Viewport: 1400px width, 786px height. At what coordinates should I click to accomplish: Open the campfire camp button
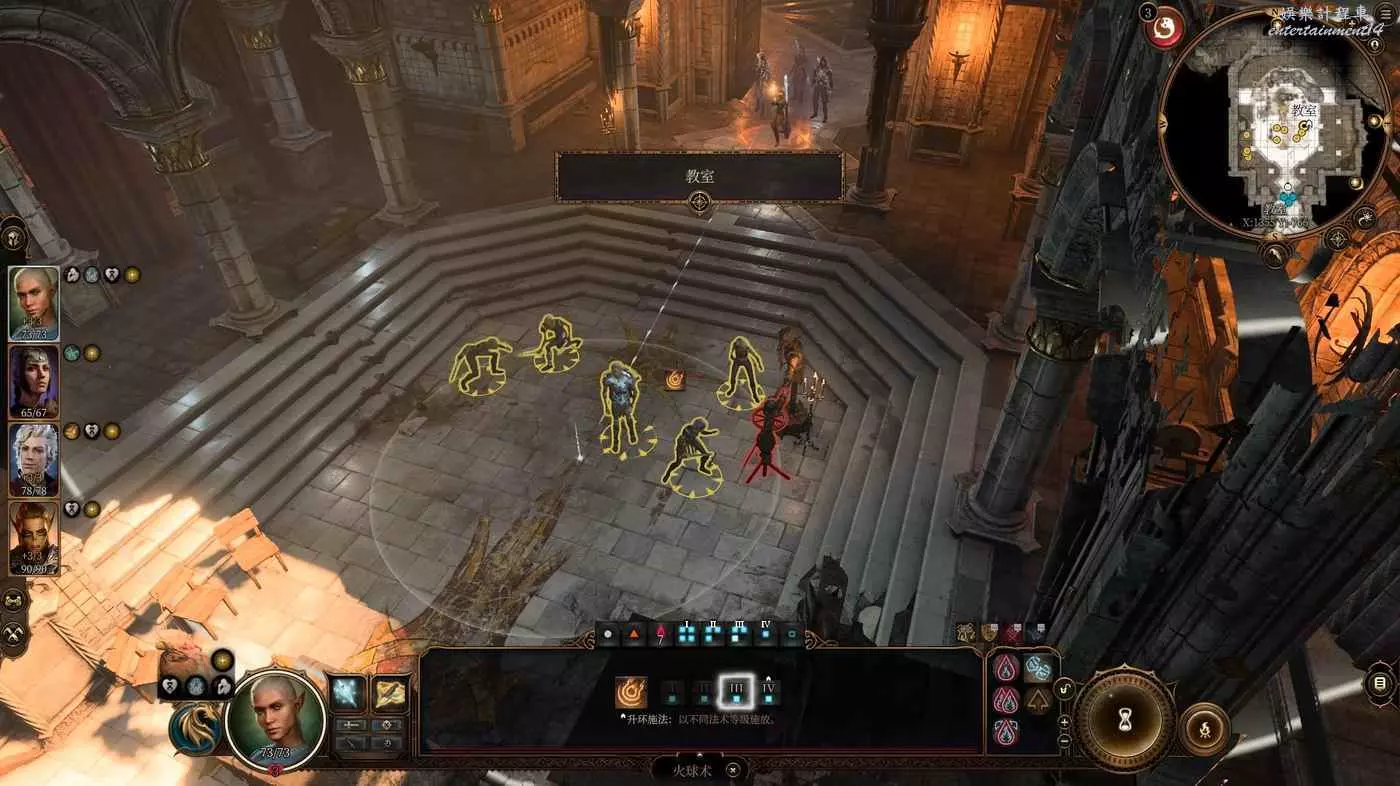pyautogui.click(x=1205, y=730)
